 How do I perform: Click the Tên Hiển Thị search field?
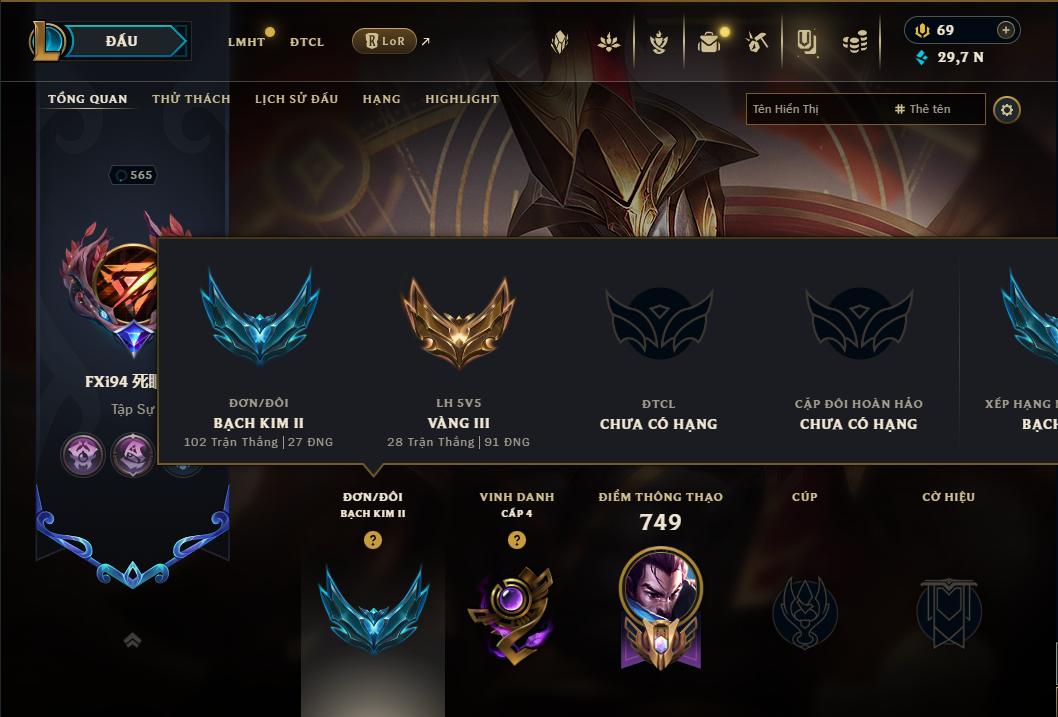815,109
